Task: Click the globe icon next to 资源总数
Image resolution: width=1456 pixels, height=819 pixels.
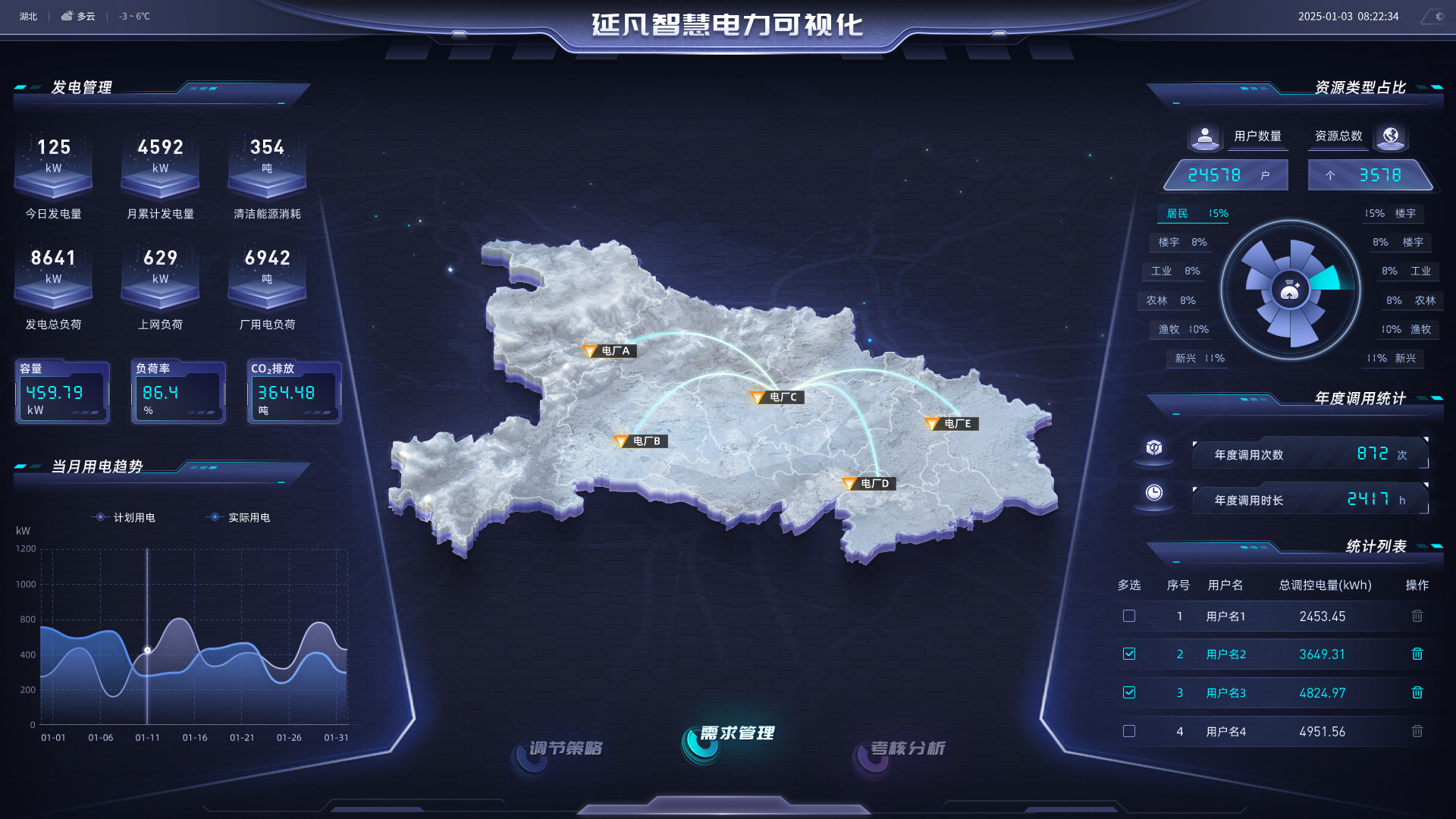Action: (x=1391, y=137)
